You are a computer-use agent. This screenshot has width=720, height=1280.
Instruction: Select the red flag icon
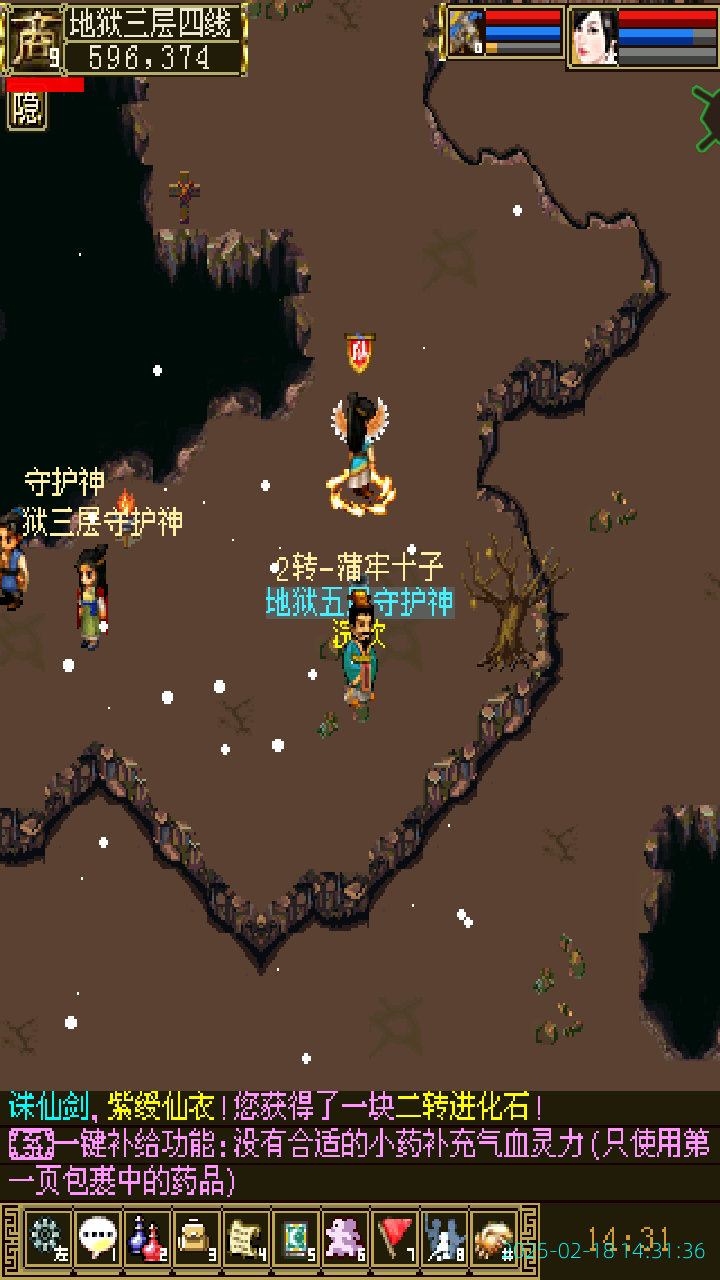coord(396,1238)
